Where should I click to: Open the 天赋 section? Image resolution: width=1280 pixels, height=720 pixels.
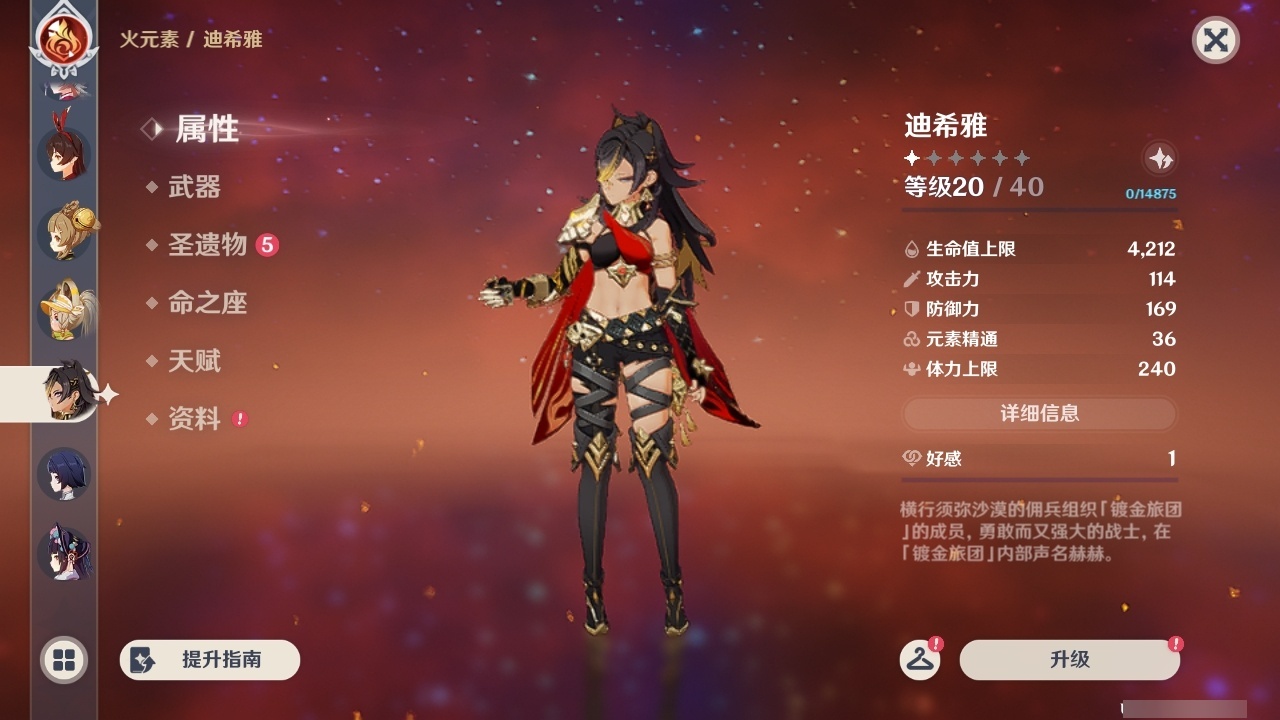point(197,361)
